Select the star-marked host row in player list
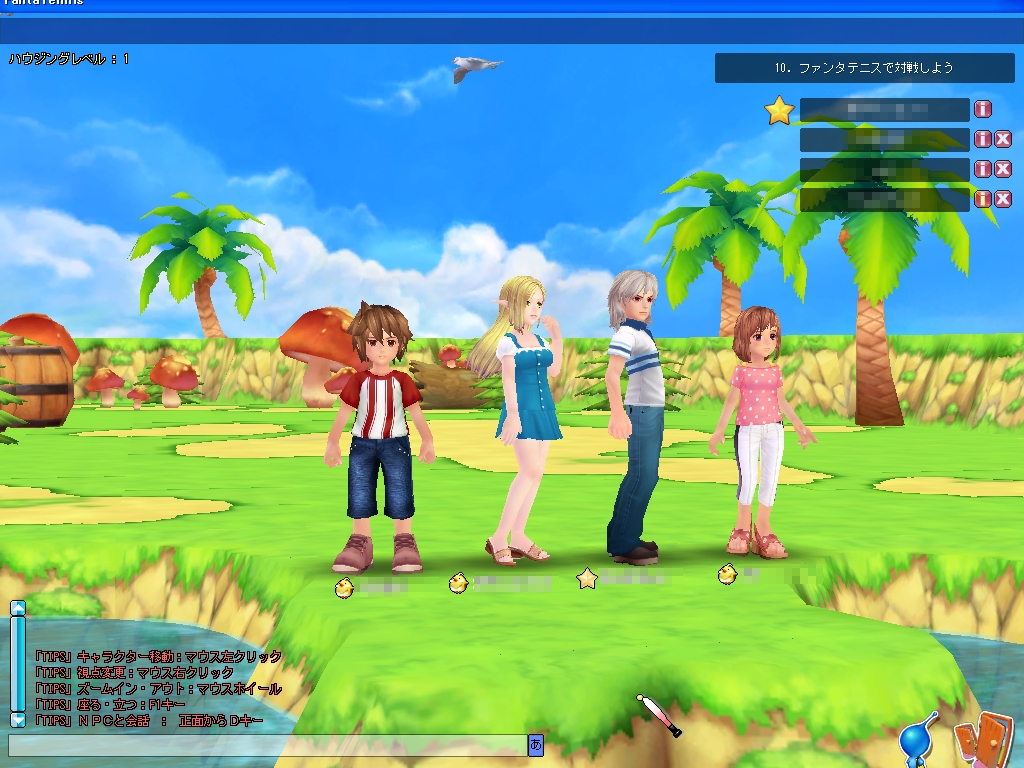Viewport: 1024px width, 768px height. tap(884, 110)
